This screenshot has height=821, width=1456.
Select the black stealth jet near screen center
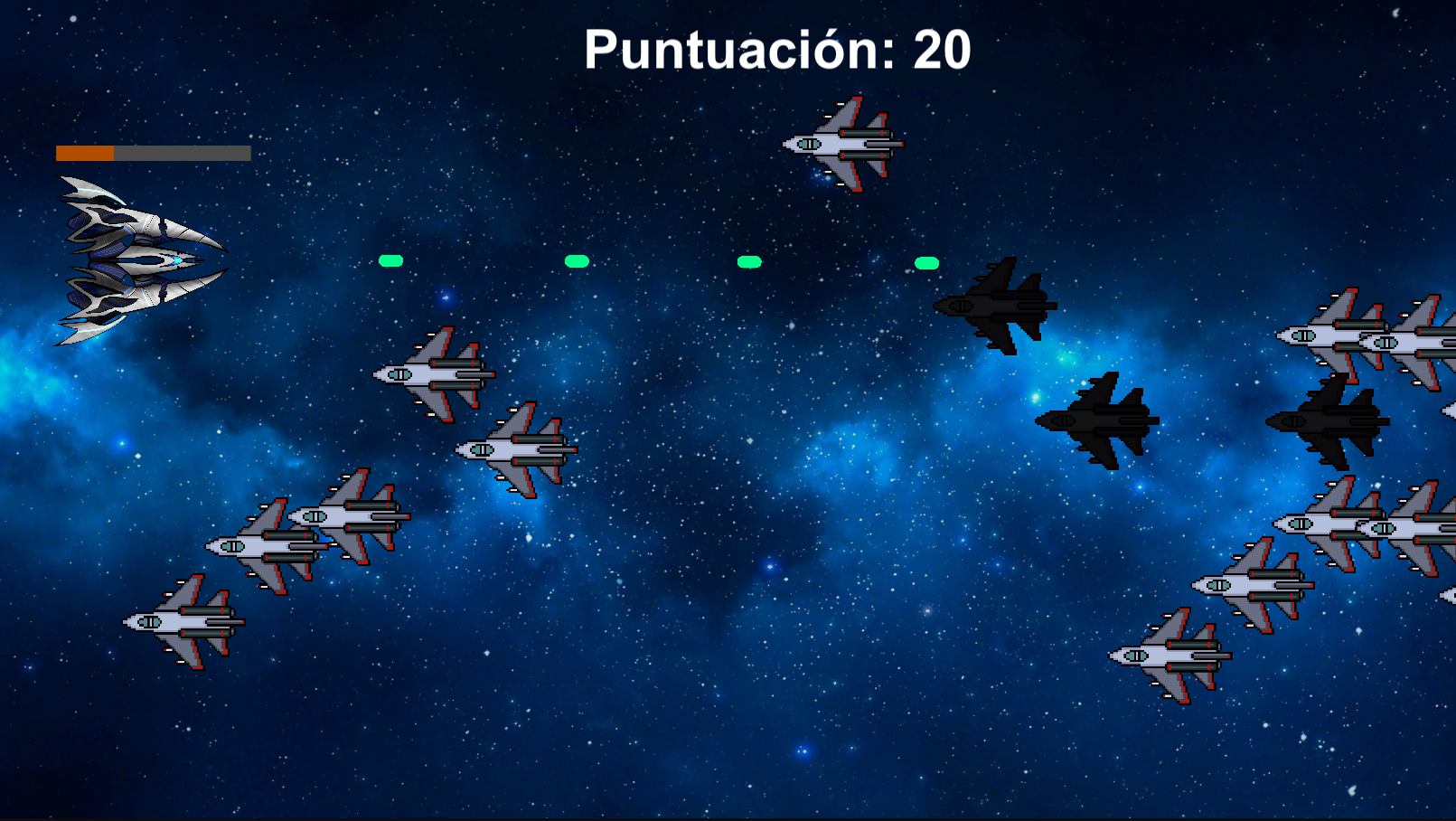tap(1098, 420)
